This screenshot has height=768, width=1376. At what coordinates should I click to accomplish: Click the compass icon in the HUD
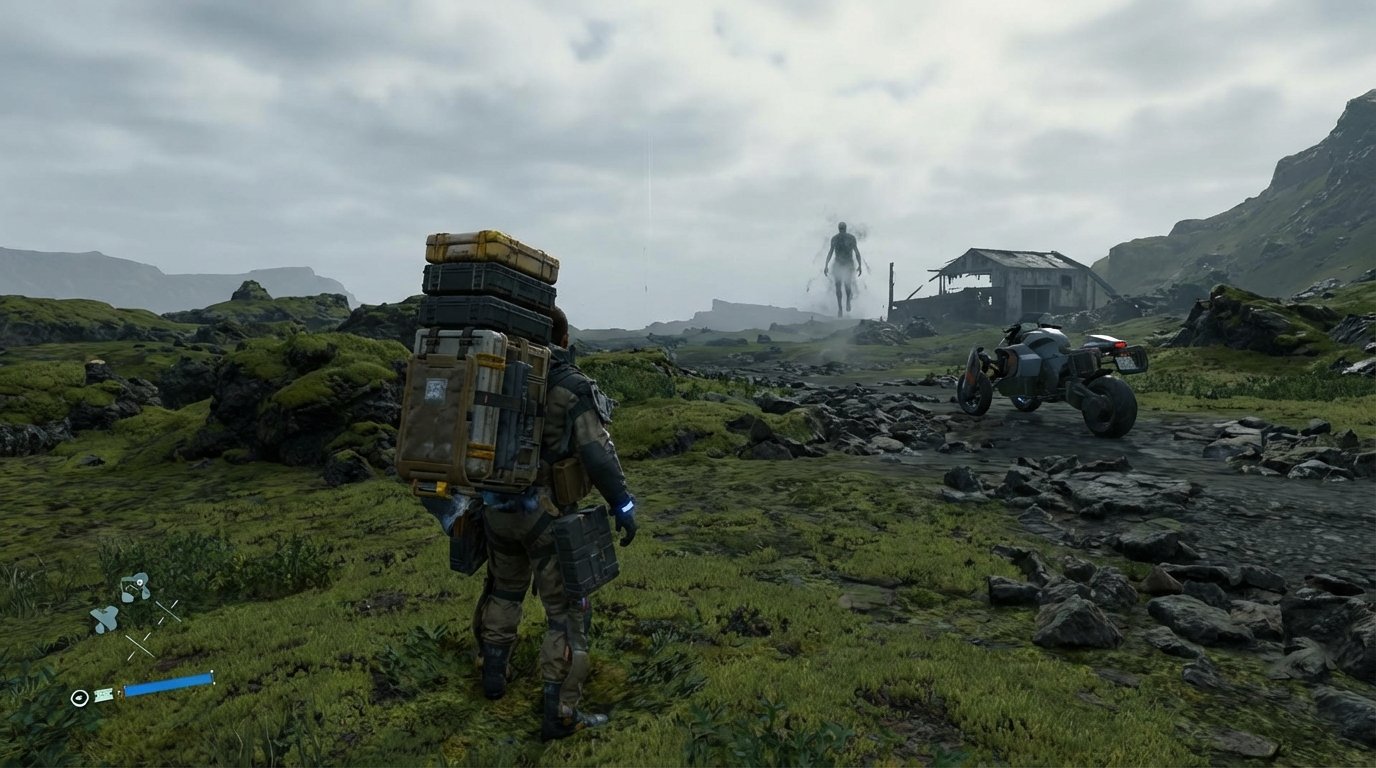coord(80,697)
